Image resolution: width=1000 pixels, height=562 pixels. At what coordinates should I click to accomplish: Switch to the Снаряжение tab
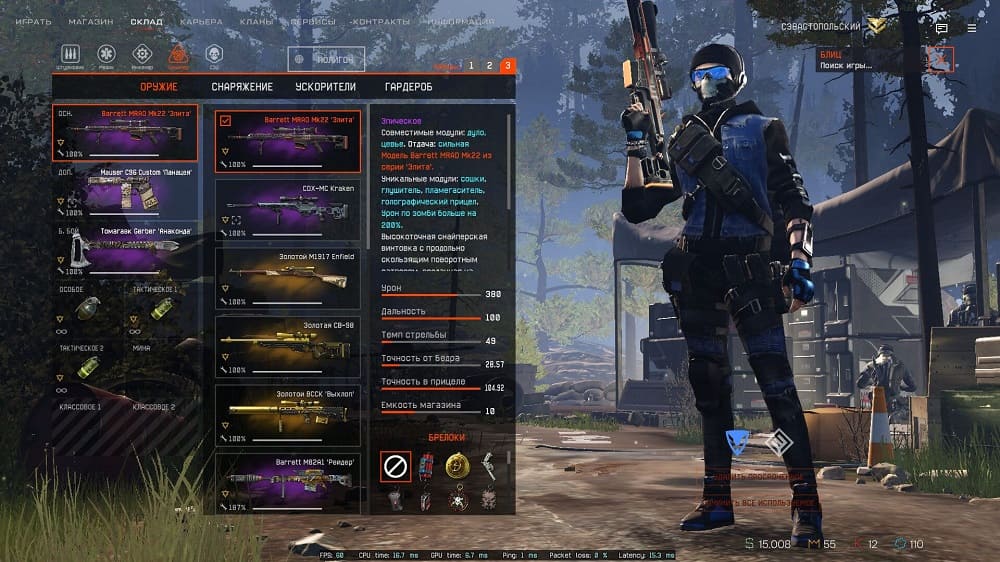click(x=242, y=87)
